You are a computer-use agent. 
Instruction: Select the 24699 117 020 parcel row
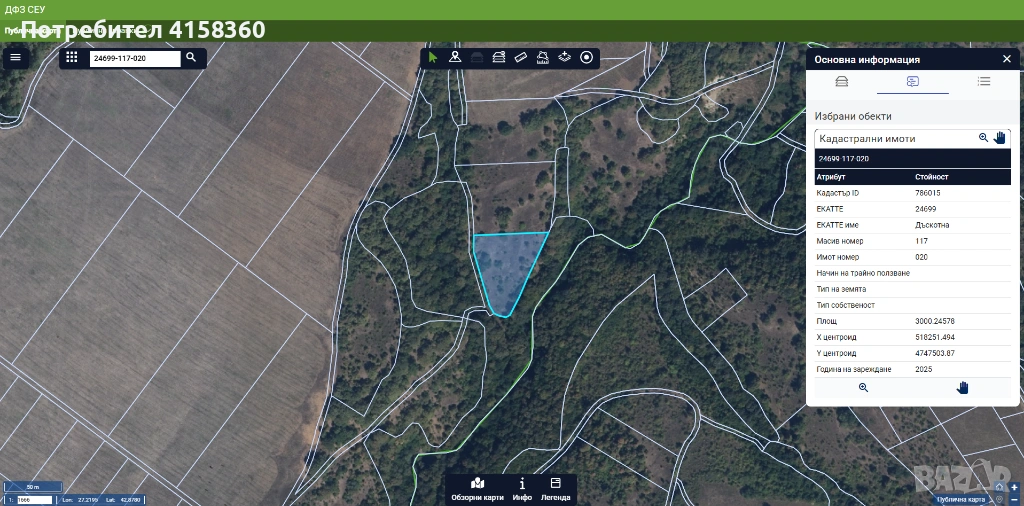click(x=912, y=158)
